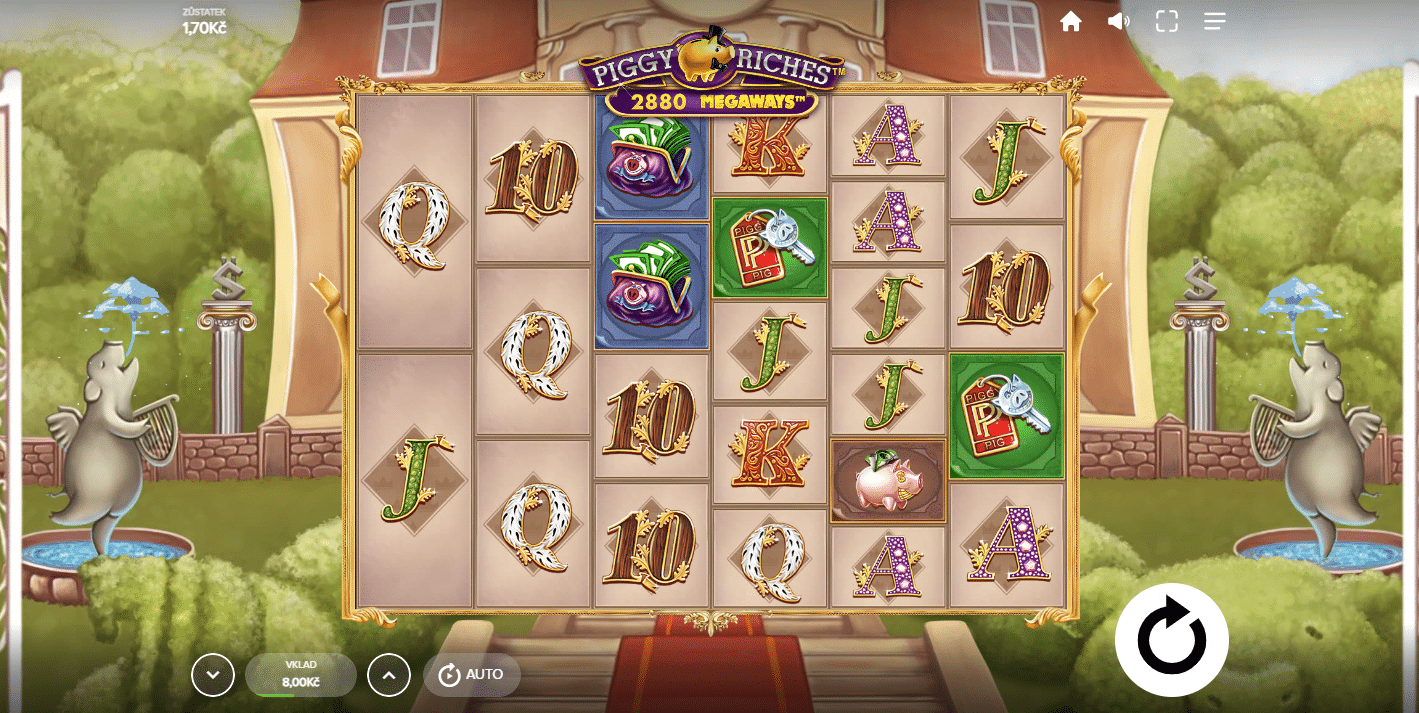Screen dimensions: 1419x713
Task: Spin the reels with the round arrow button
Action: (1171, 639)
